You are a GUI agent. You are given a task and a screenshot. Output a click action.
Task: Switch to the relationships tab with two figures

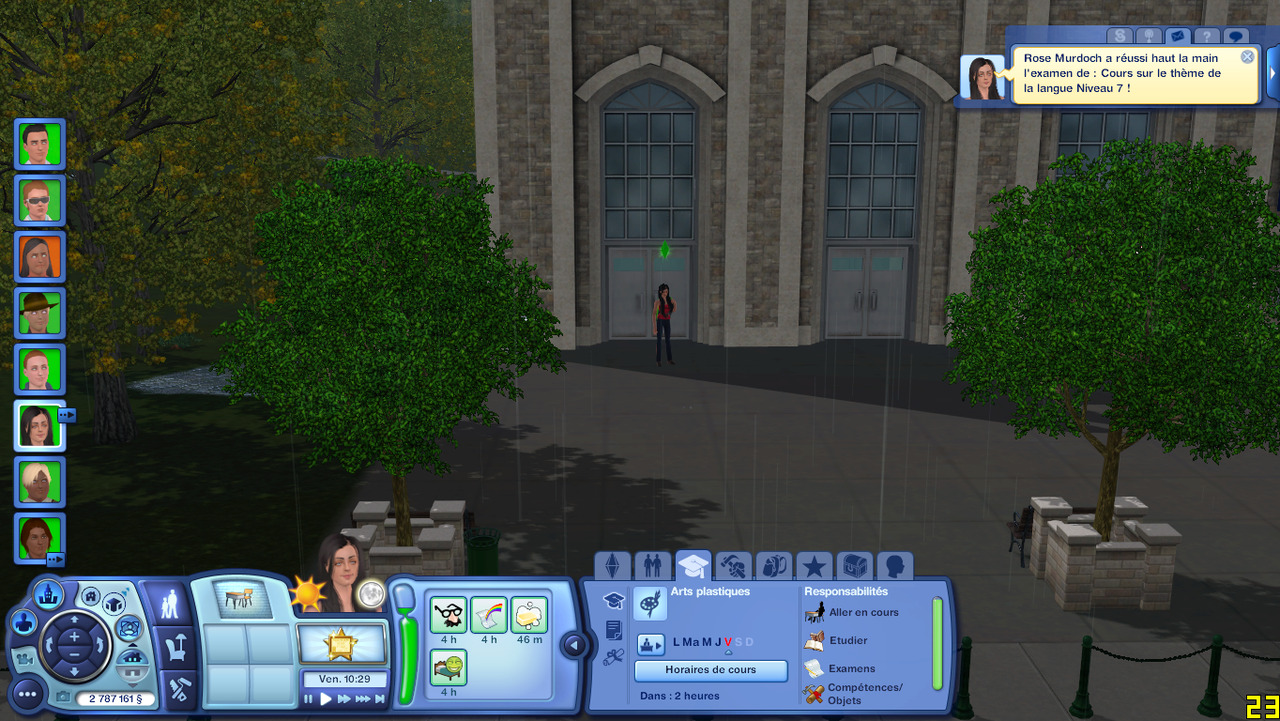pos(652,567)
